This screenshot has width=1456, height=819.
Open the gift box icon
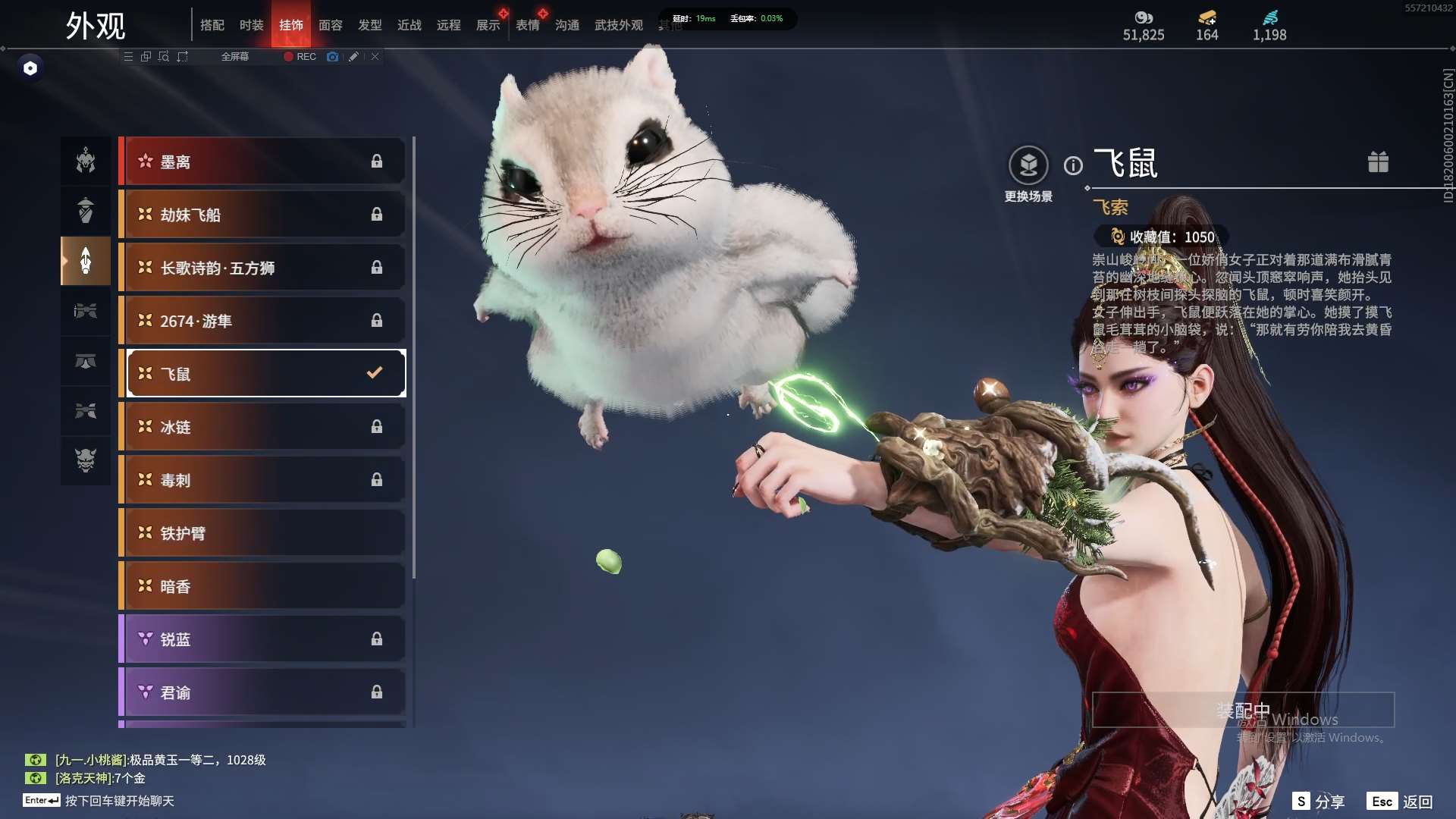click(x=1378, y=162)
